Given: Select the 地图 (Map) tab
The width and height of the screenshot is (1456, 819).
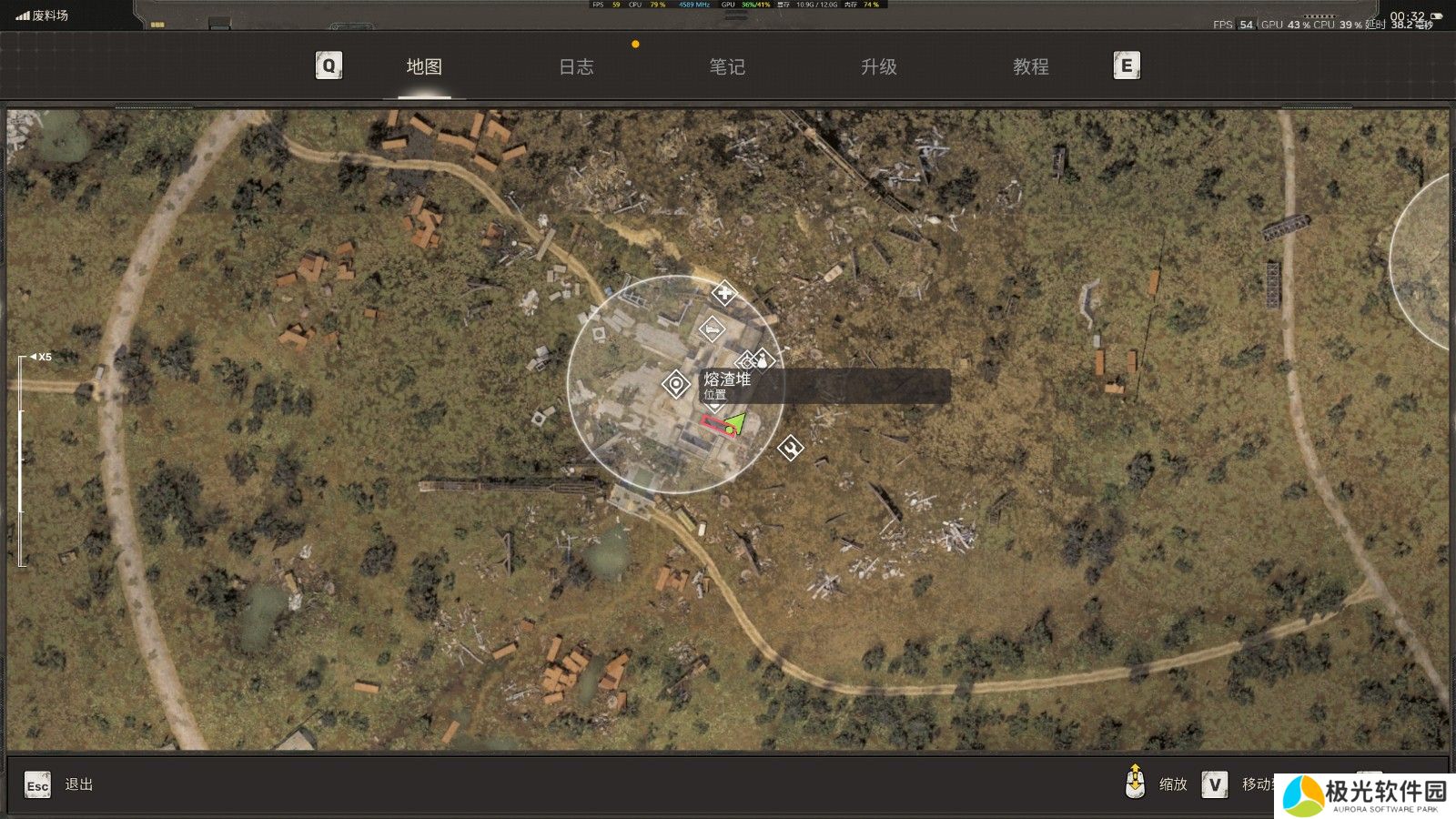Looking at the screenshot, I should (x=424, y=66).
